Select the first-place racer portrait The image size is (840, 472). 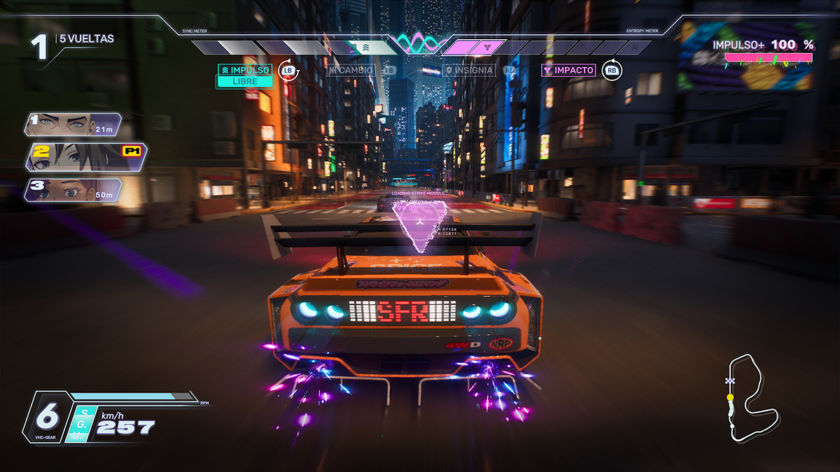(x=73, y=124)
